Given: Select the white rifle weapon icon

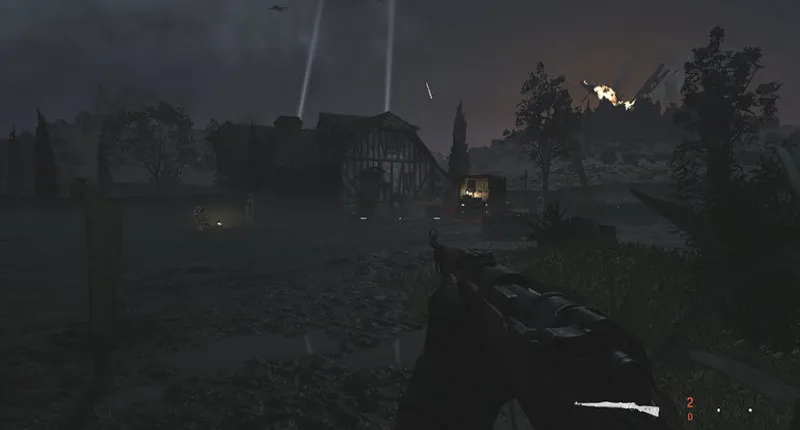Looking at the screenshot, I should (x=617, y=407).
